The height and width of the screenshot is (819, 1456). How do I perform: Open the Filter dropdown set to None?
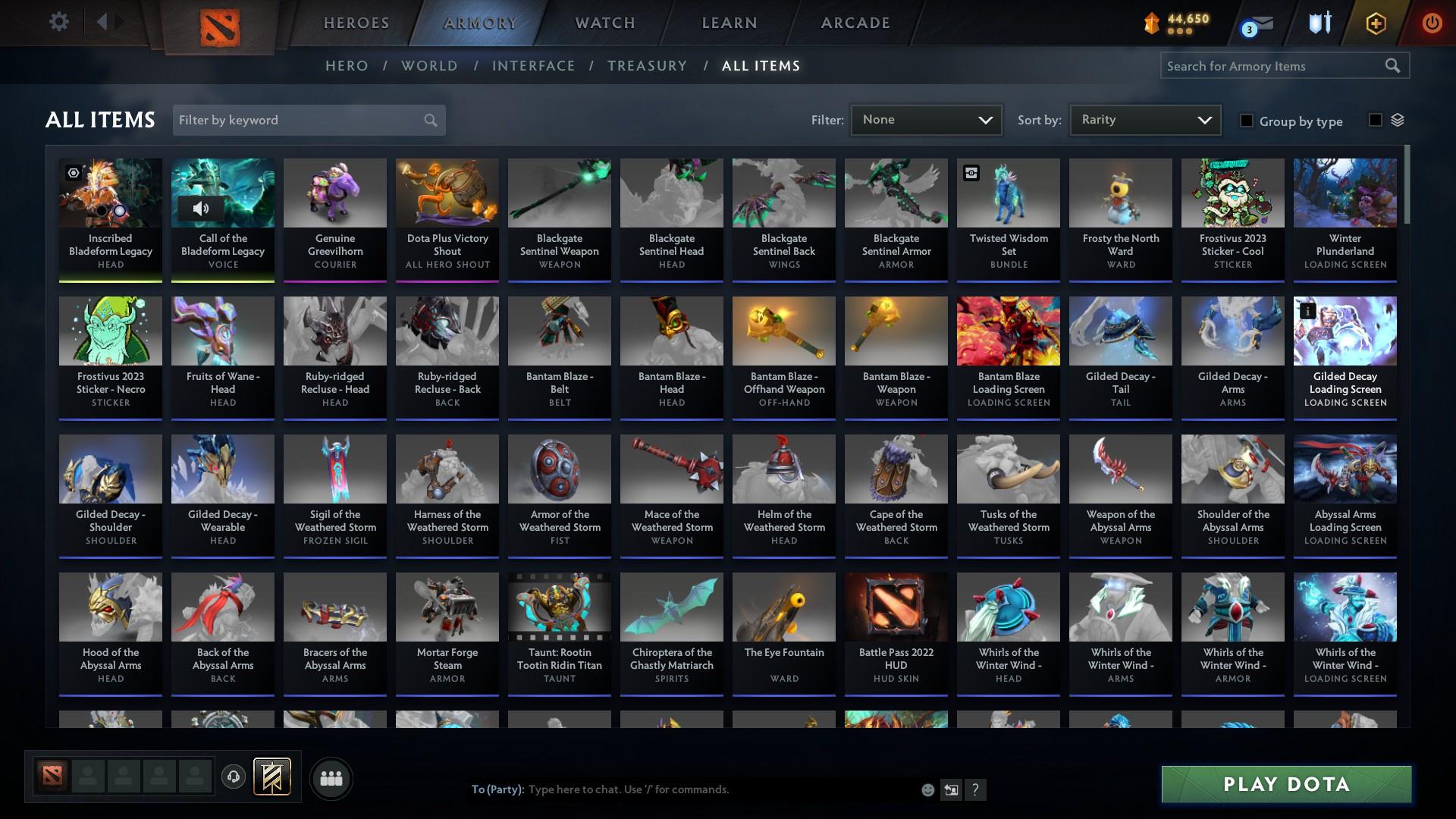(926, 119)
